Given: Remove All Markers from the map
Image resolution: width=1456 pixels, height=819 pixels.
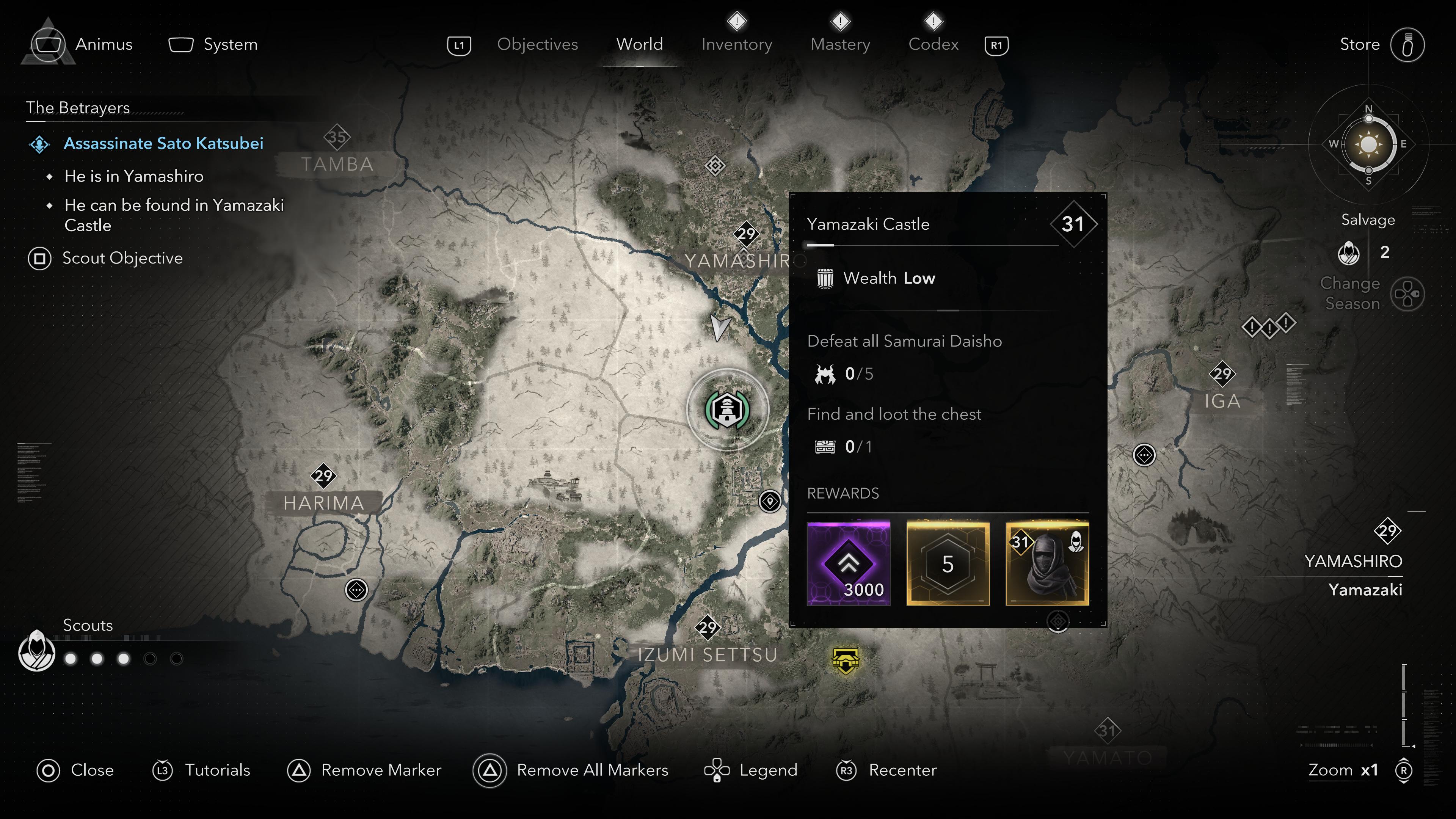Looking at the screenshot, I should tap(592, 770).
